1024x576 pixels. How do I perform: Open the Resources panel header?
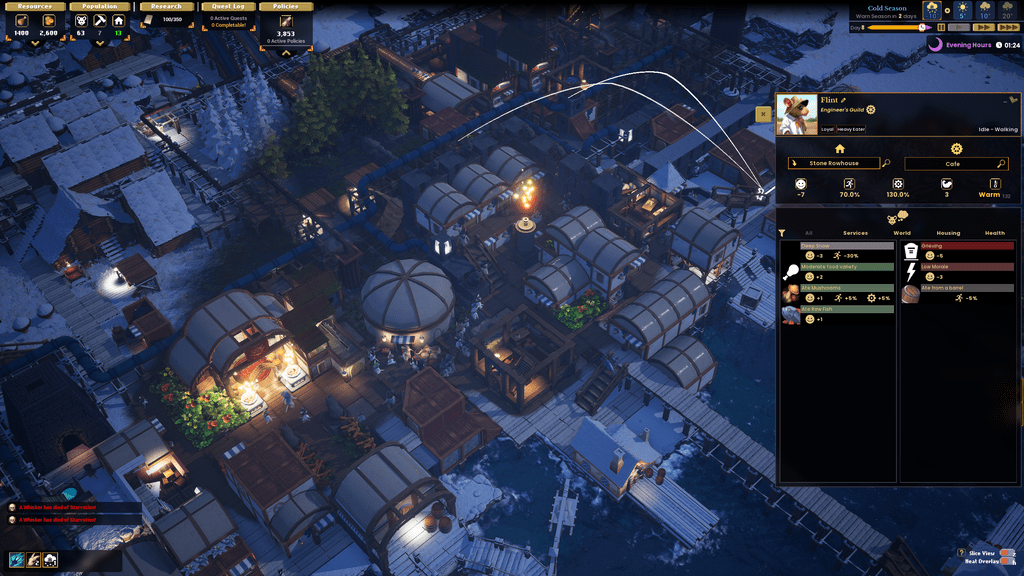[x=35, y=6]
